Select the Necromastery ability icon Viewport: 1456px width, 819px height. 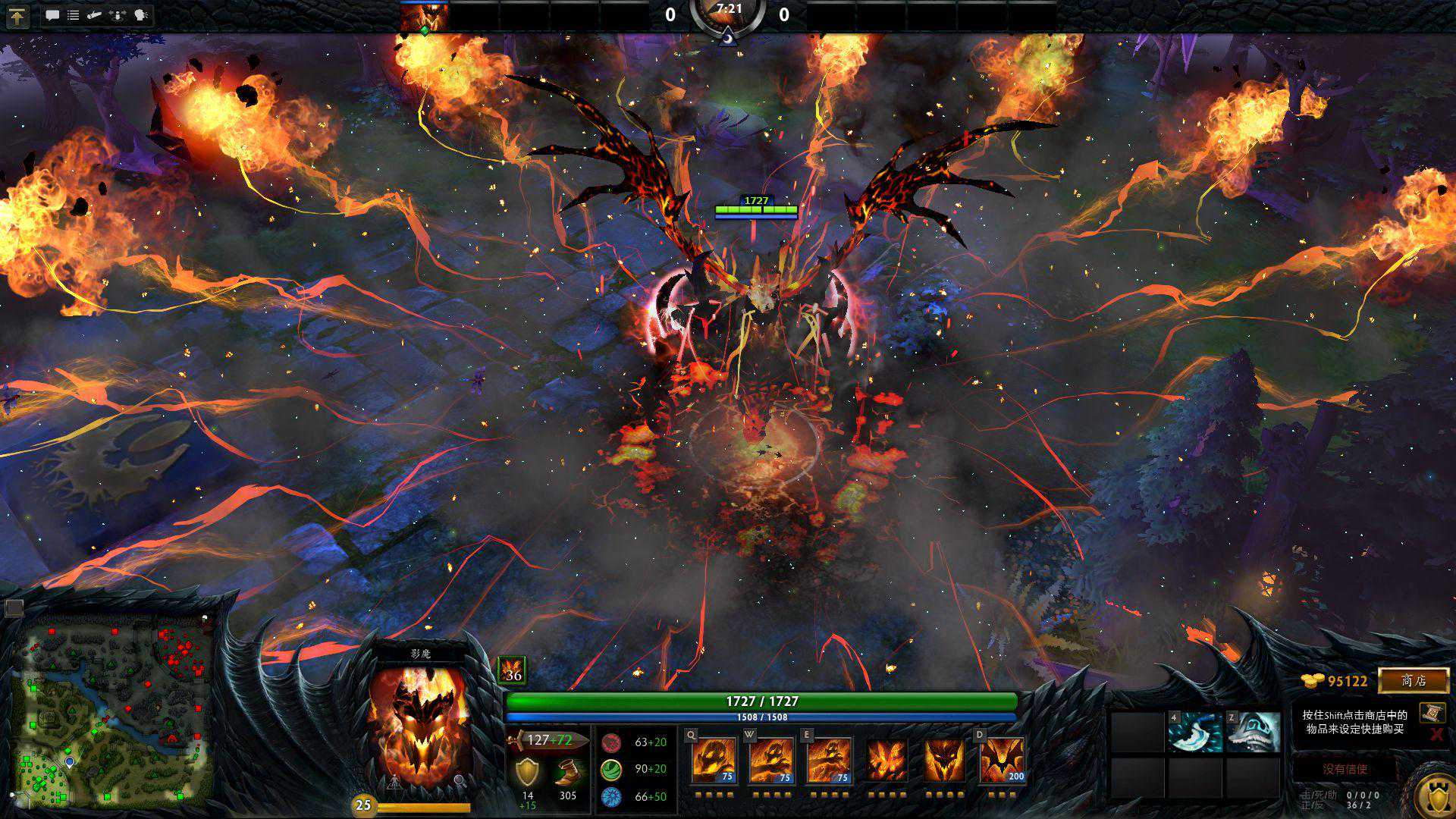[886, 759]
